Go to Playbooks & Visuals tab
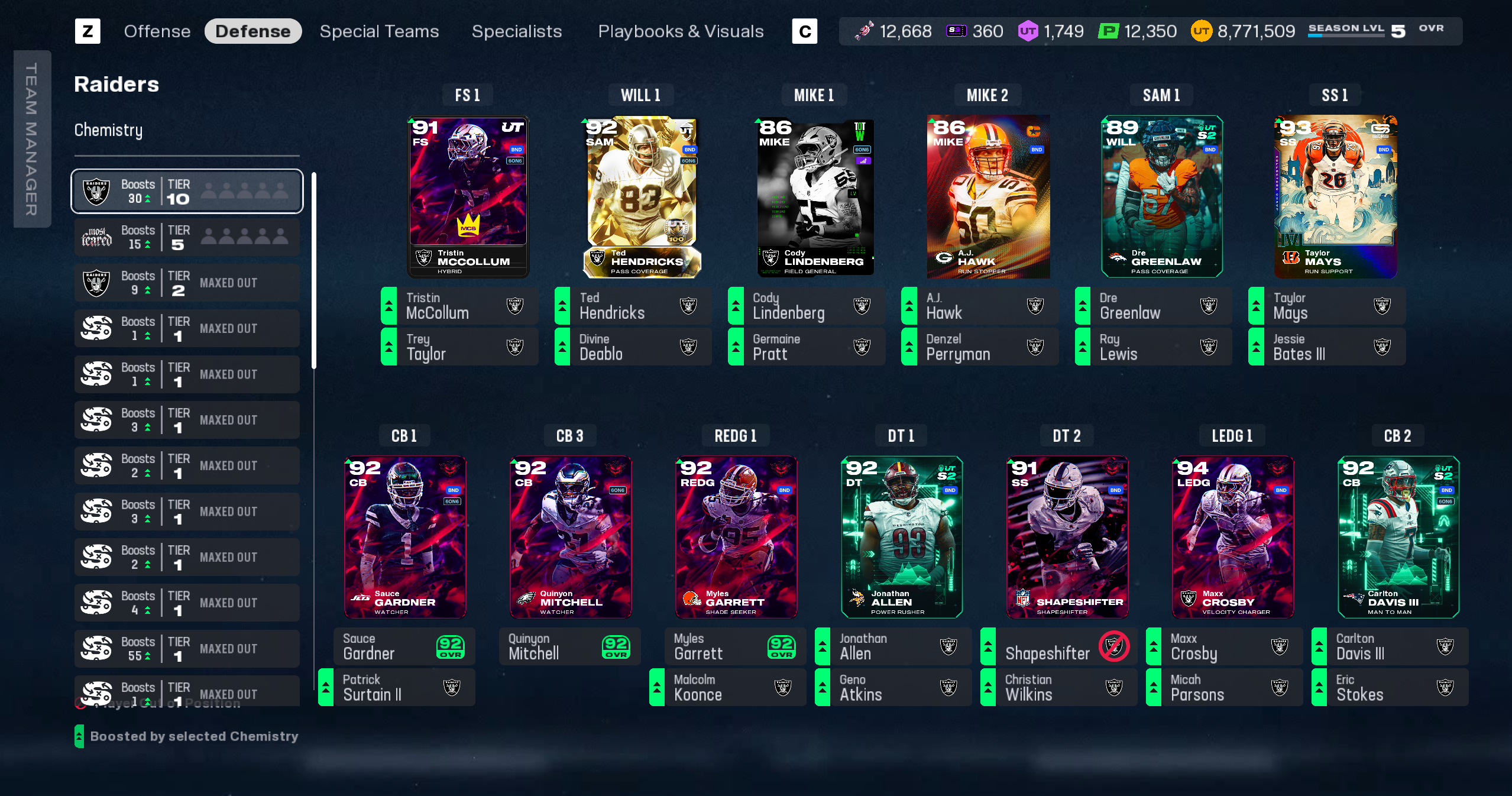The width and height of the screenshot is (1512, 796). point(681,31)
